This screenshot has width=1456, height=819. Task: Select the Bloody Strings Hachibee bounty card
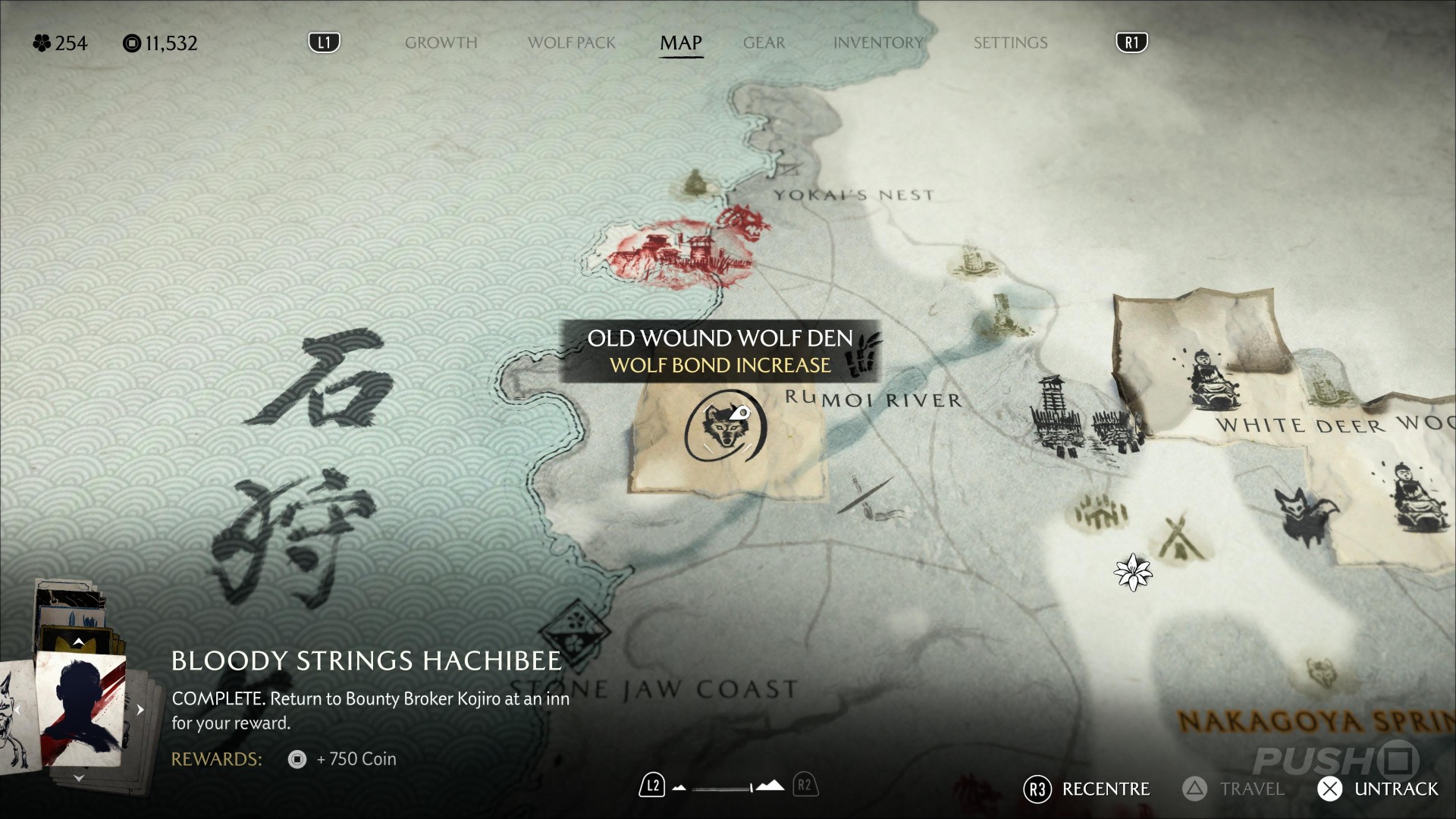point(81,709)
